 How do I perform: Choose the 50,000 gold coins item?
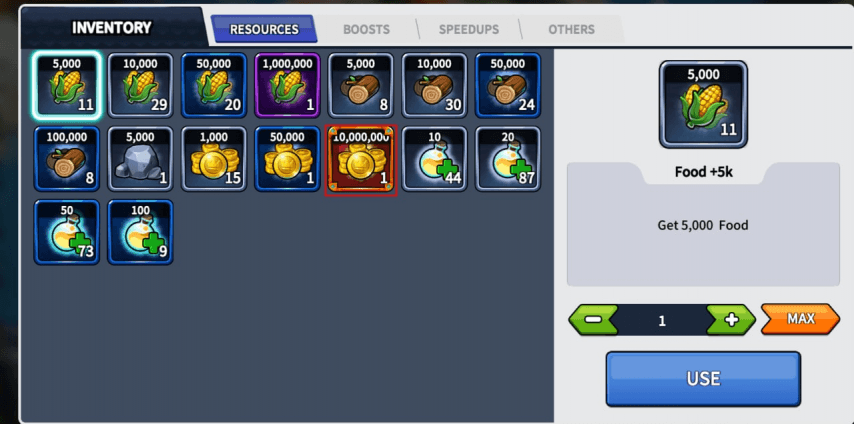coord(287,158)
